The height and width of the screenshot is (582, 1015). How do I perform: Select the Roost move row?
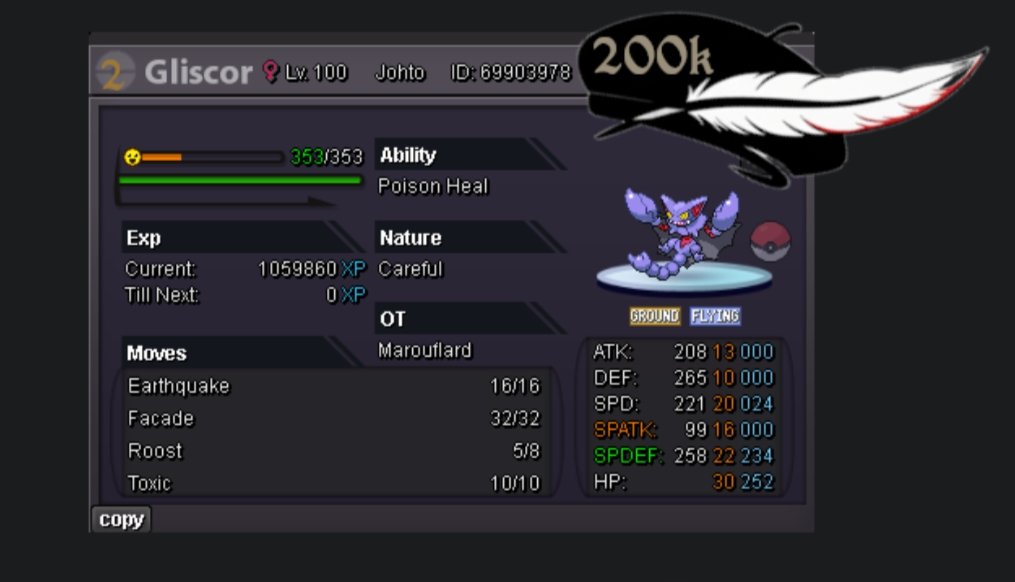(x=333, y=451)
